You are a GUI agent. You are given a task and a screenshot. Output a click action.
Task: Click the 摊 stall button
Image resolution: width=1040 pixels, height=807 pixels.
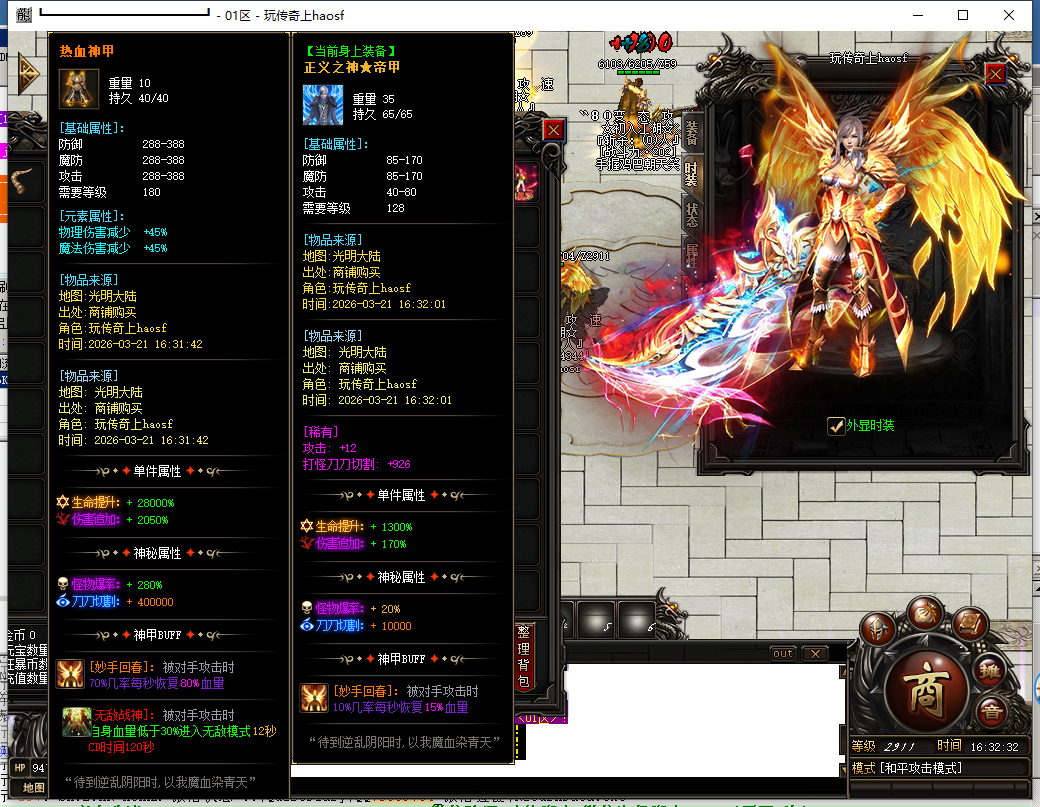click(990, 671)
